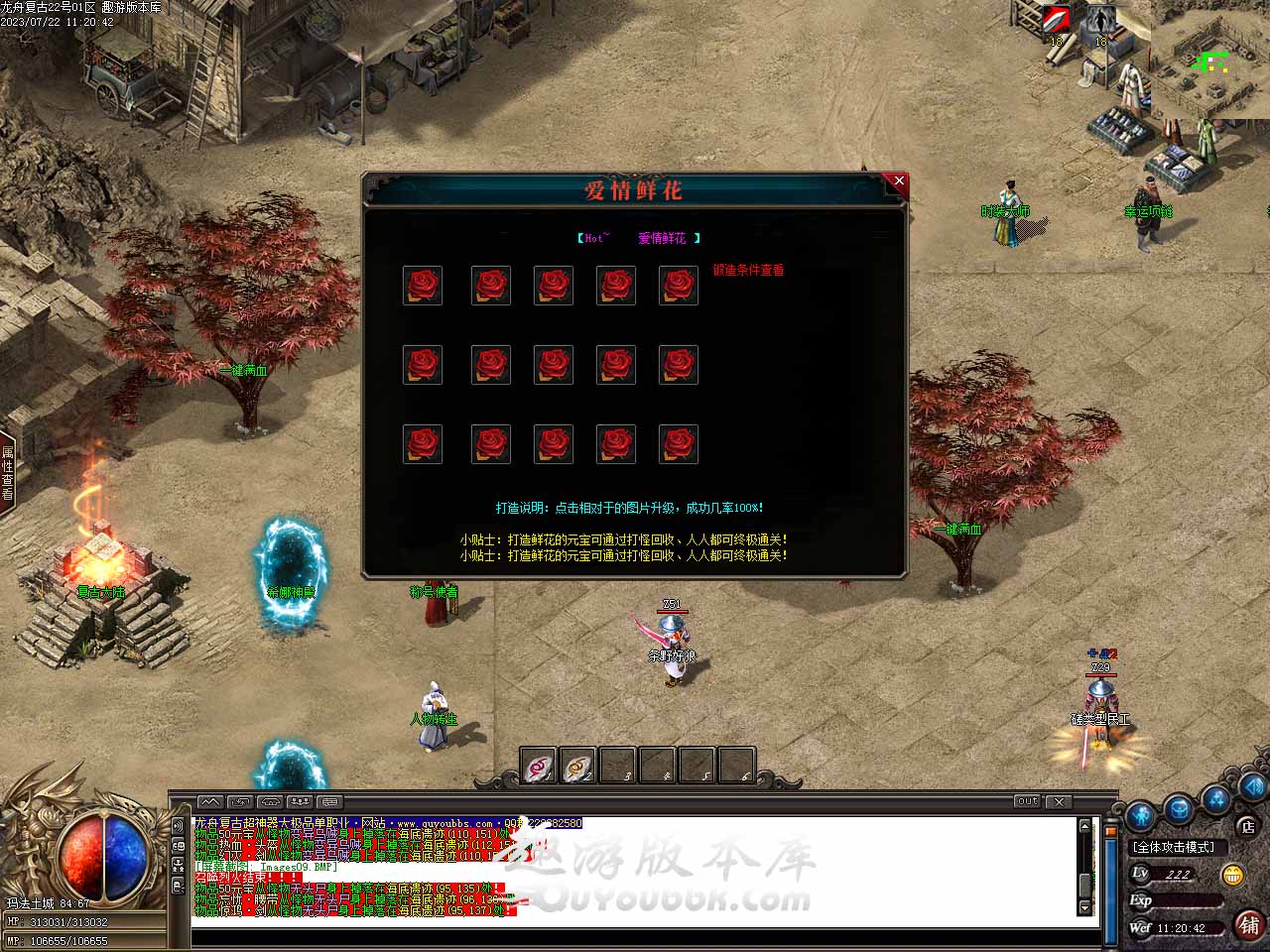Click the yellow smiley face icon

tap(1232, 875)
